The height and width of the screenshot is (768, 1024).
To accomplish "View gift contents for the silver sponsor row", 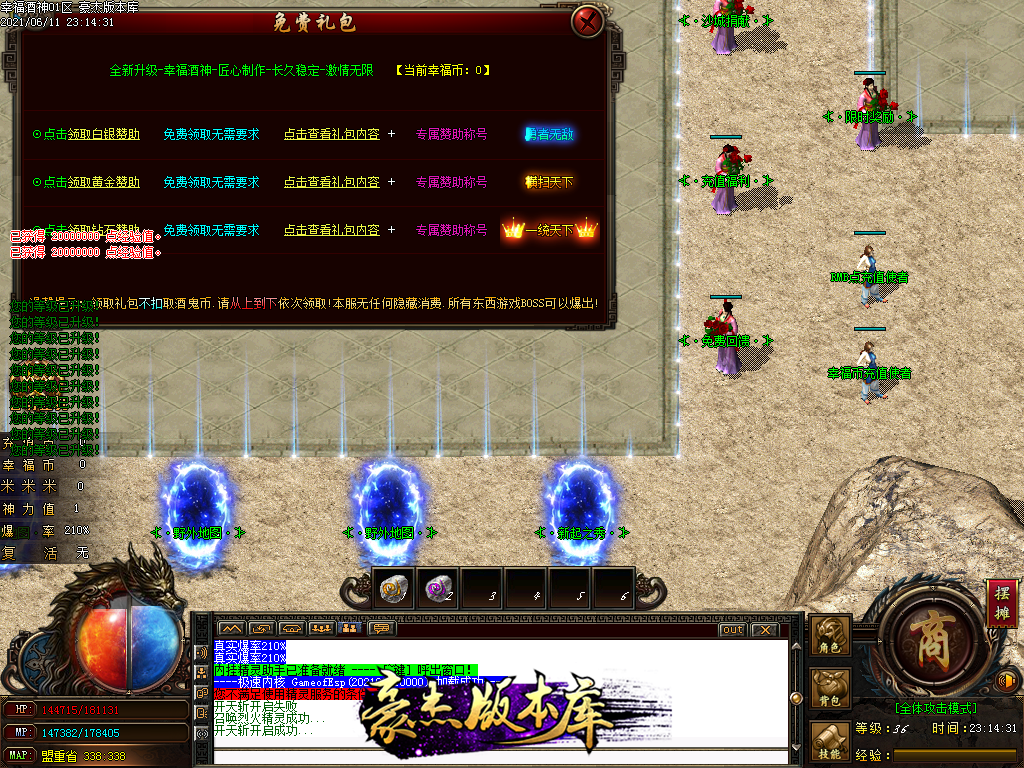I will pos(331,134).
